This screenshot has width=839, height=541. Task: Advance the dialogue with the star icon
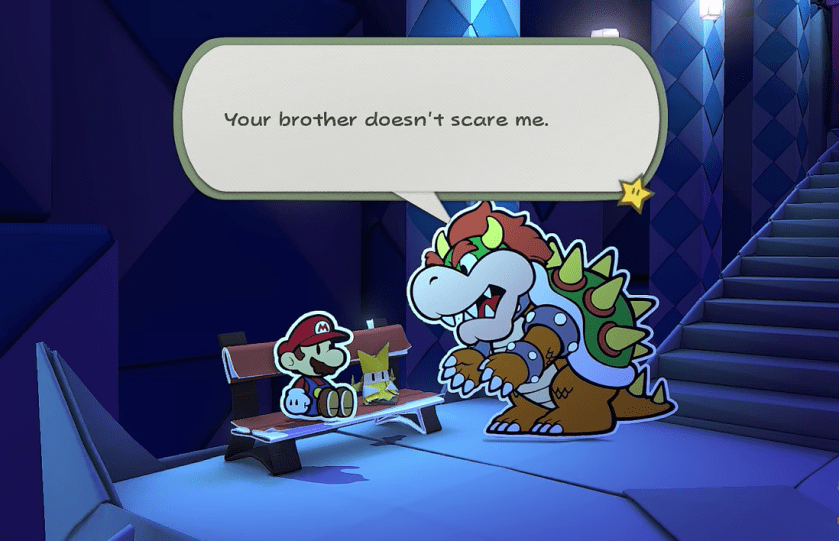coord(635,191)
